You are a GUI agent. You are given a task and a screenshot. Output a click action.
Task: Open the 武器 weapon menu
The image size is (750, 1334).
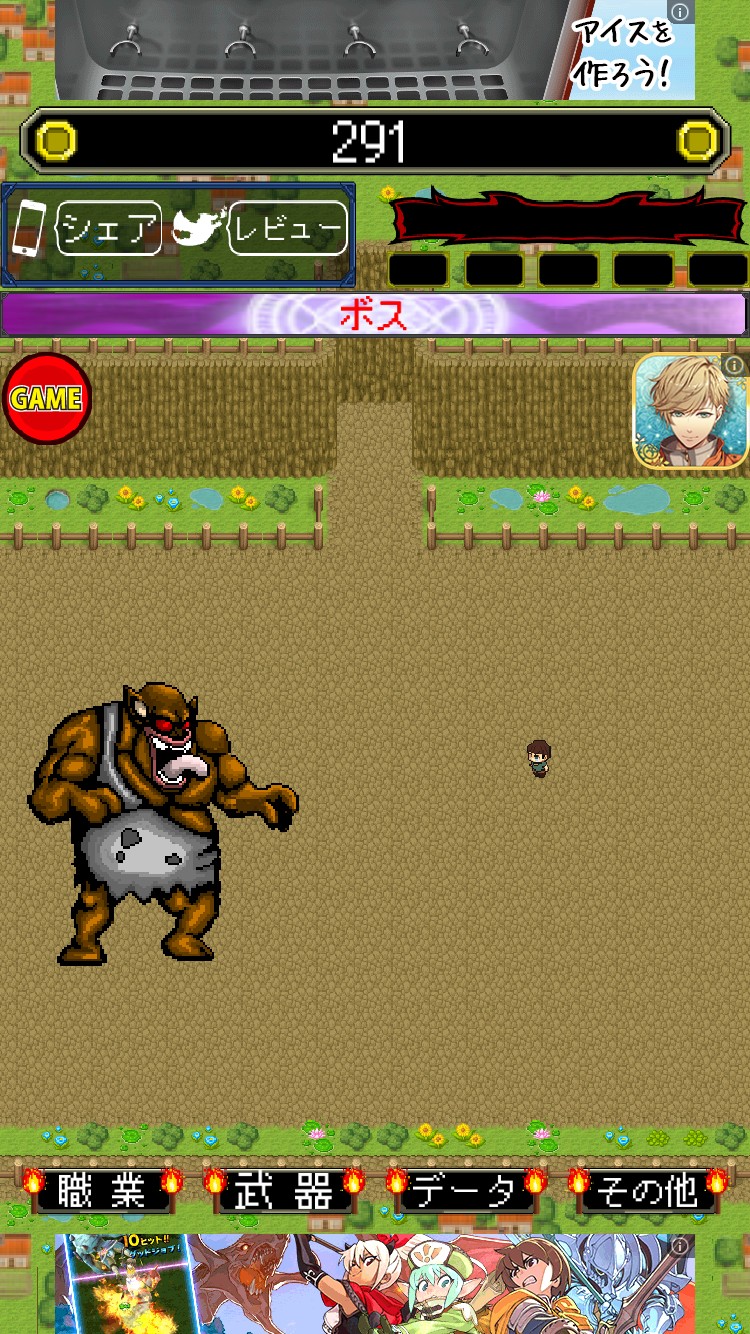pyautogui.click(x=282, y=1191)
